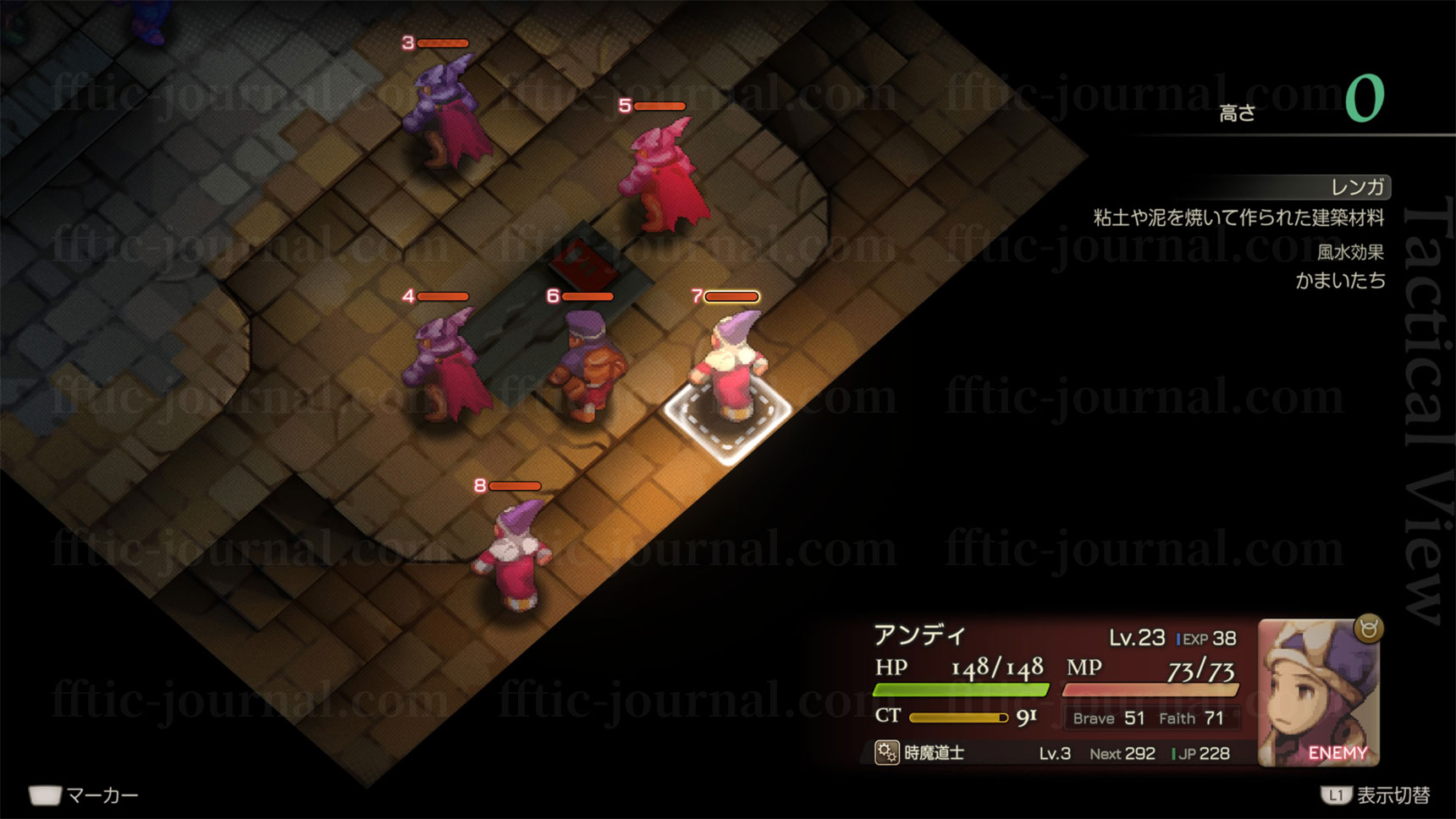Select the unit marked with turn number 6

[x=588, y=364]
